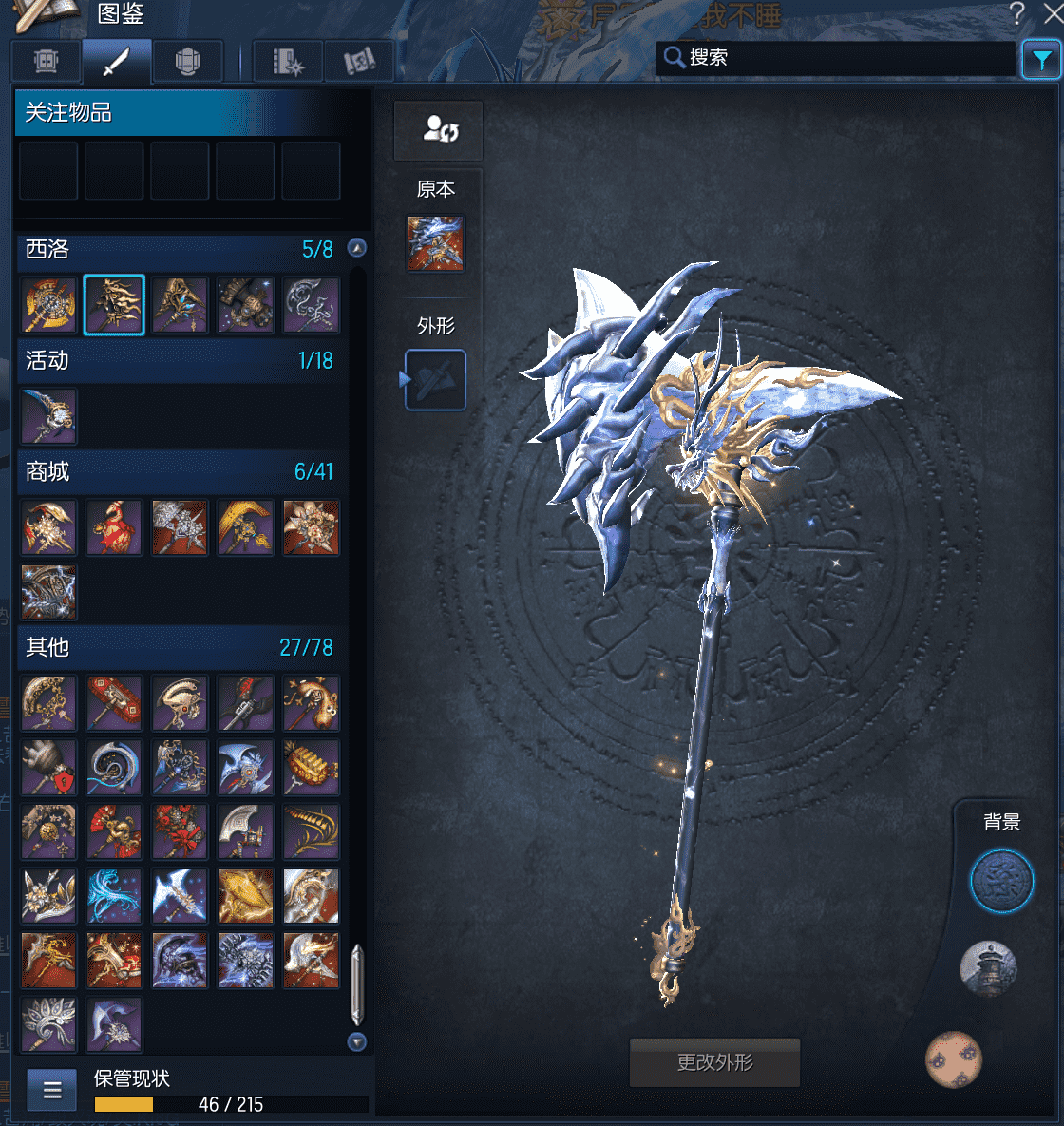Image resolution: width=1064 pixels, height=1126 pixels.
Task: Choose the tan patterned background
Action: [953, 1059]
